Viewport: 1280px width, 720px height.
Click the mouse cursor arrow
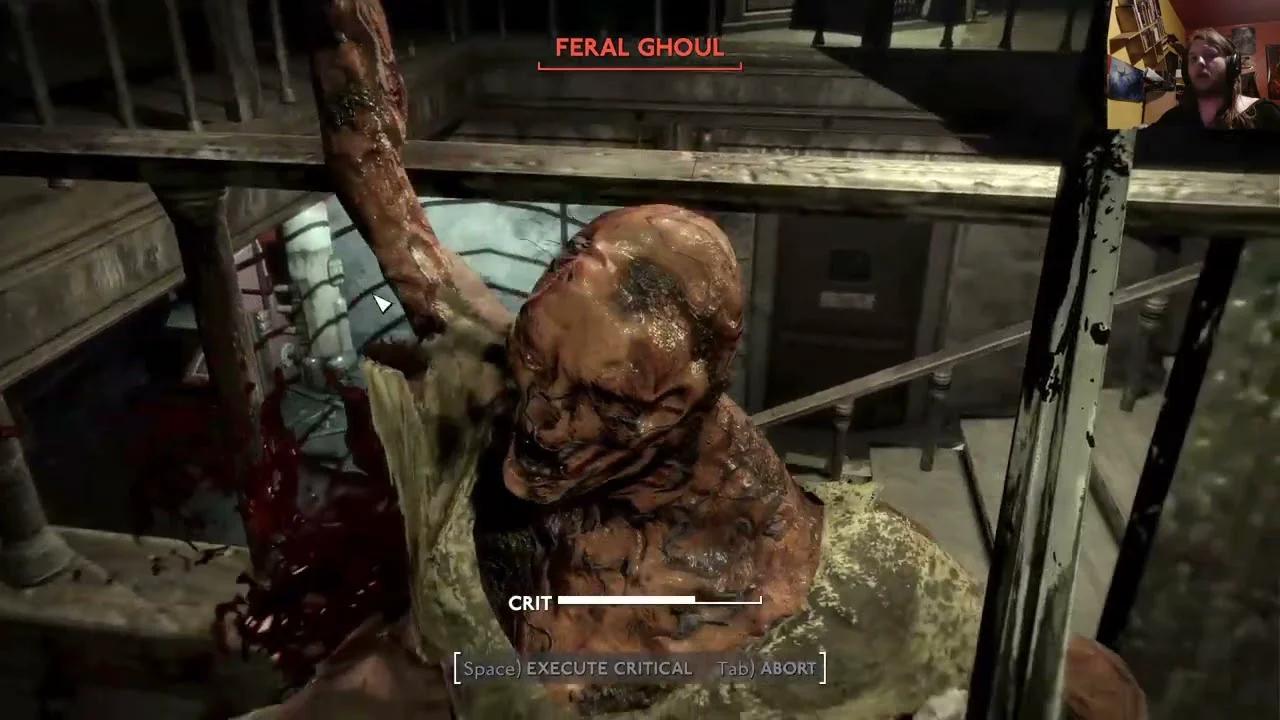[385, 305]
